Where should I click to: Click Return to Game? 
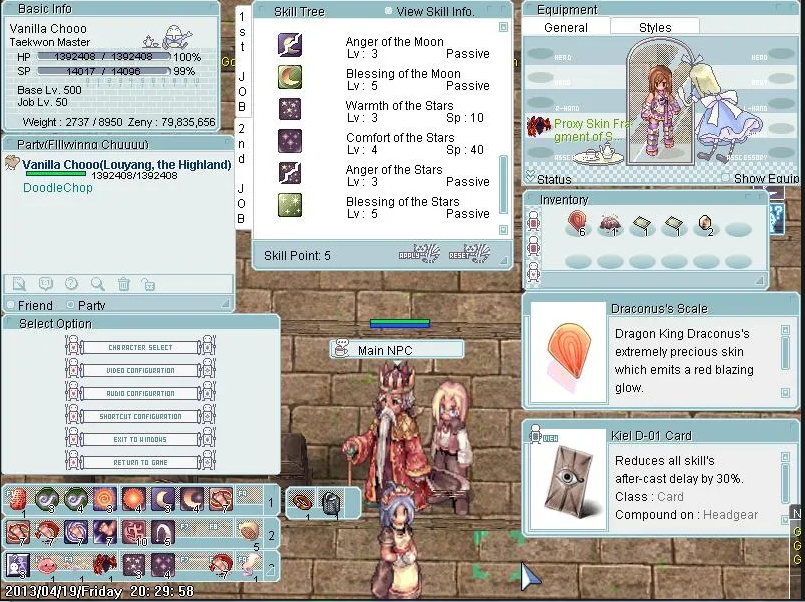tap(140, 462)
